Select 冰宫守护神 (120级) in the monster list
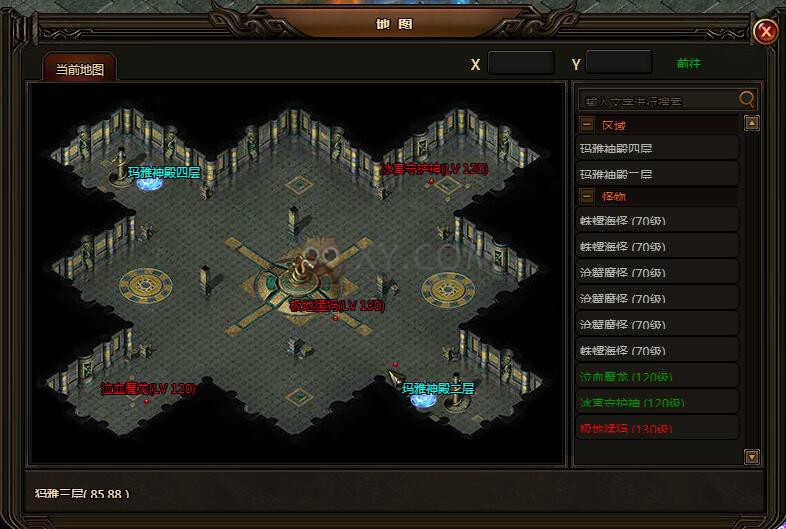This screenshot has width=786, height=529. (x=658, y=403)
